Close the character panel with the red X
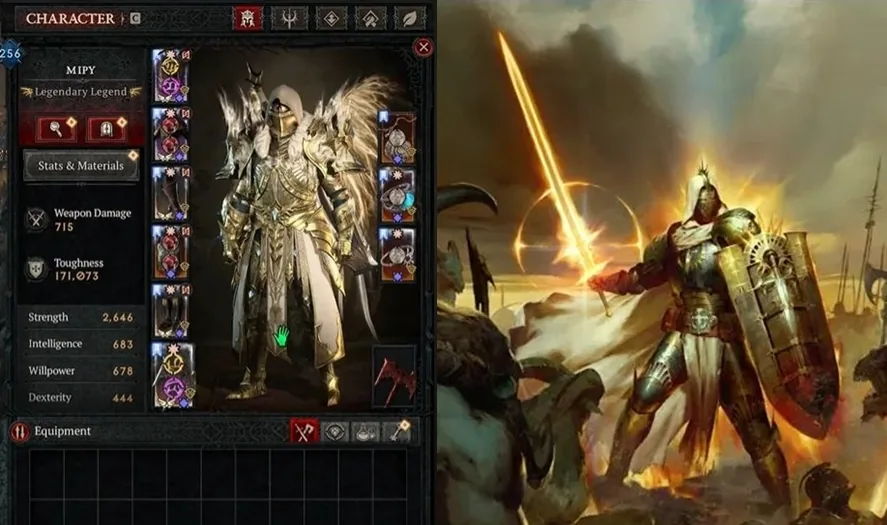 (423, 47)
